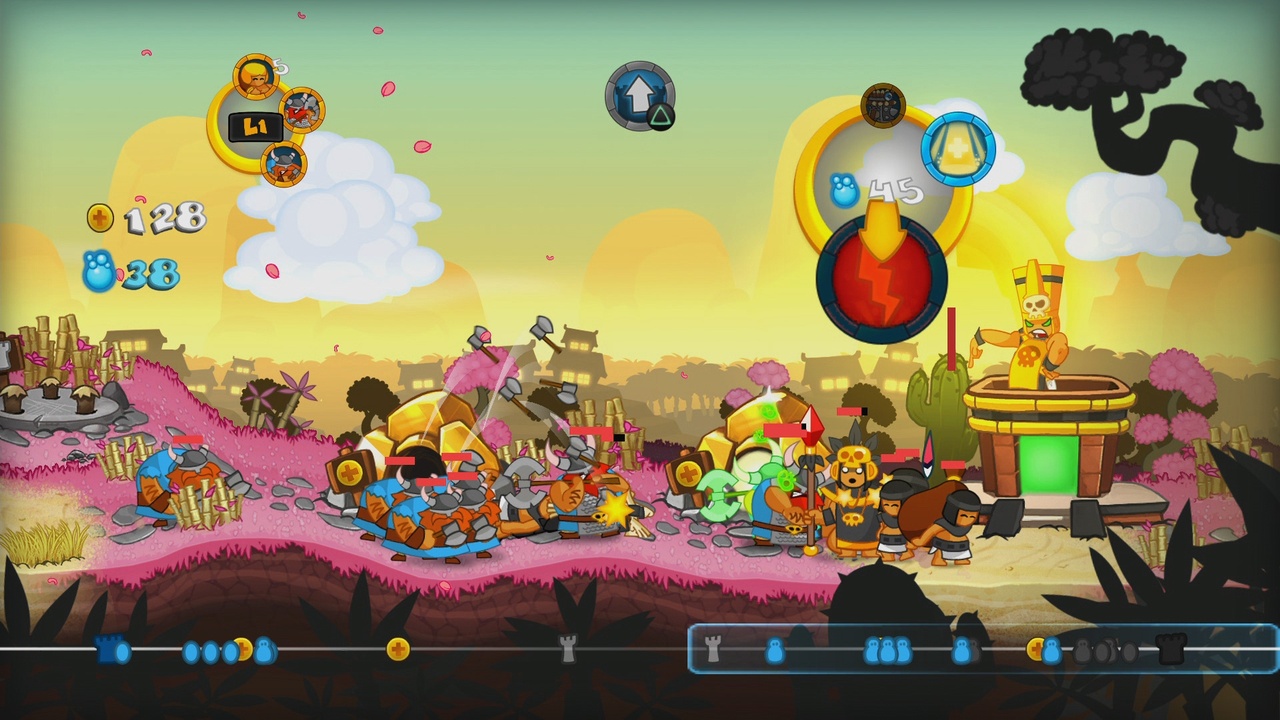Select the blue Viking tower marker
1280x720 pixels.
[107, 650]
